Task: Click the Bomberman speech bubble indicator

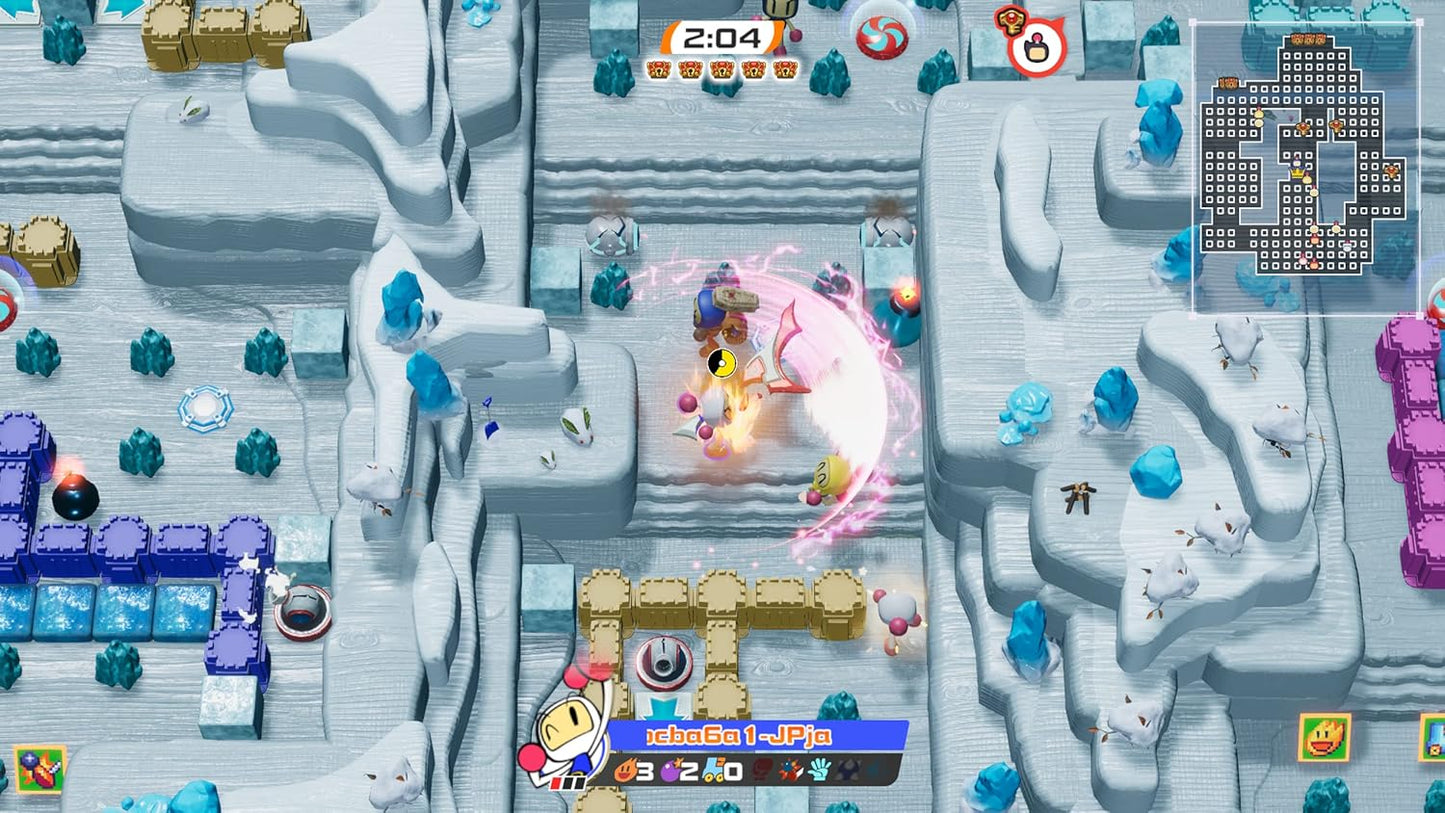Action: coord(1037,47)
